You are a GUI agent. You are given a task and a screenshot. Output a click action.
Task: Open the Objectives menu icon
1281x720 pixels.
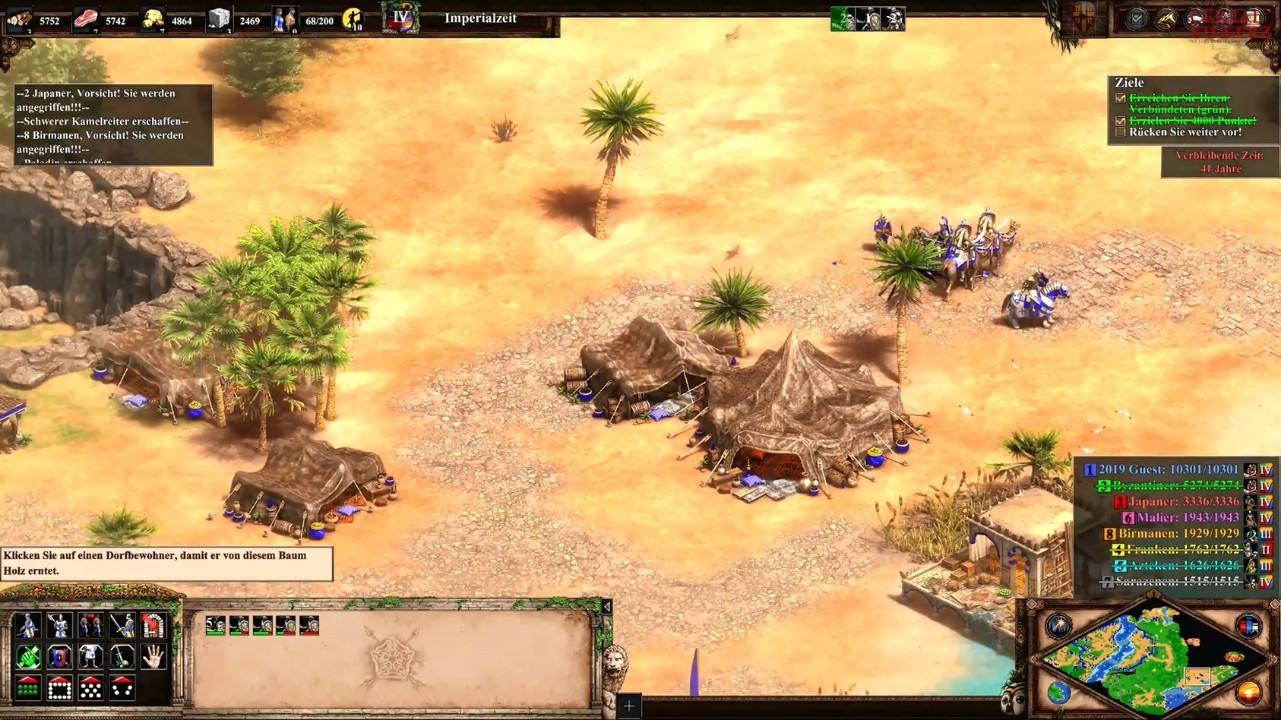click(x=1135, y=17)
